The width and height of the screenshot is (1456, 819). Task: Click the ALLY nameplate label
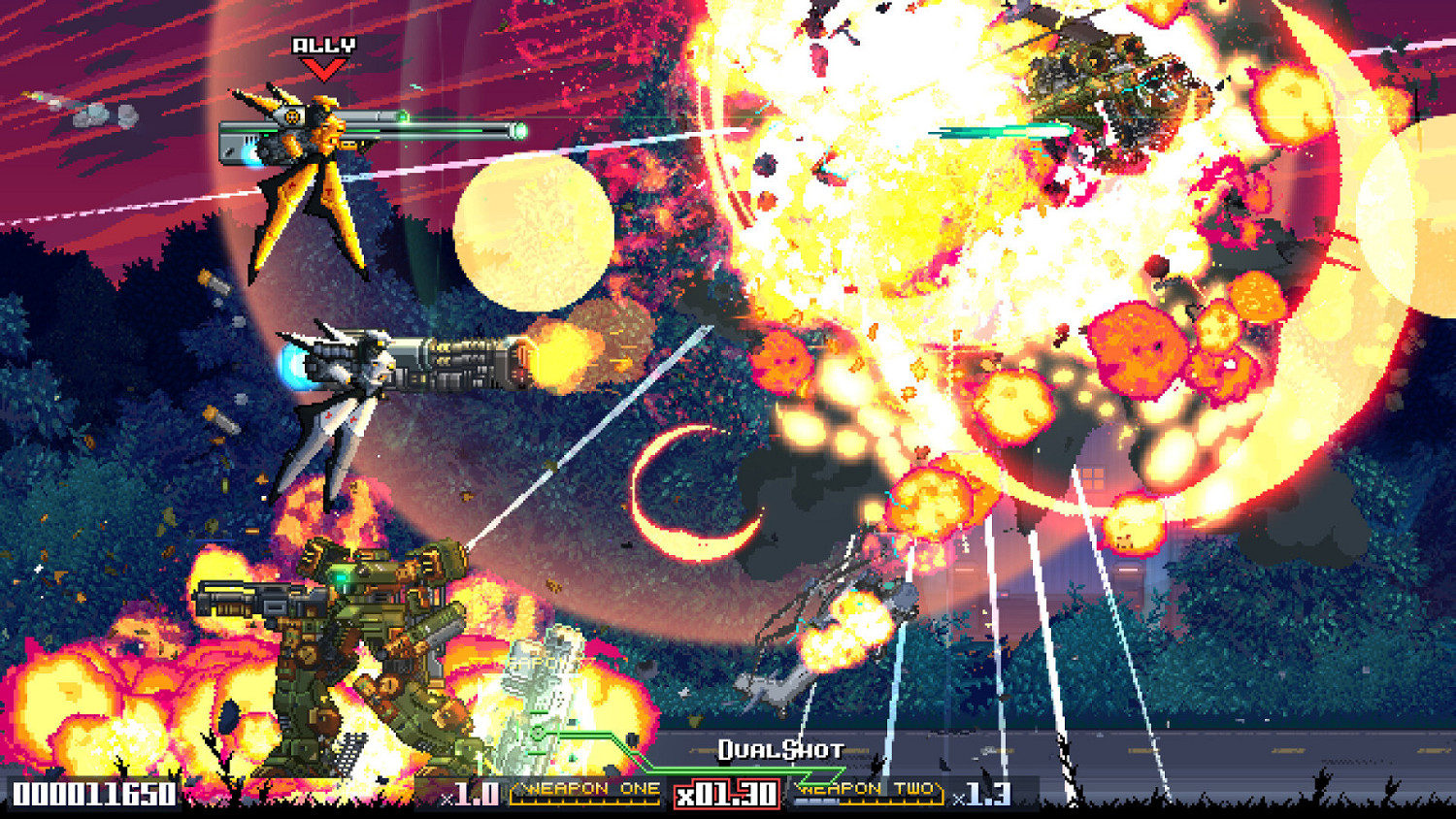point(321,46)
